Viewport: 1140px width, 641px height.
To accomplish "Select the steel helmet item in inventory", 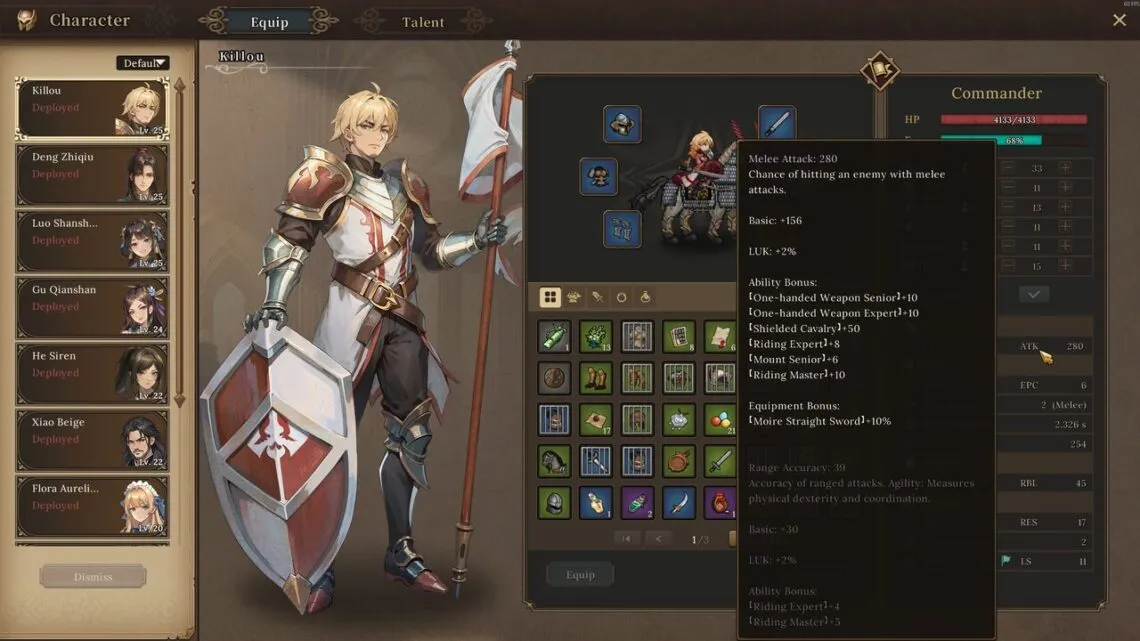I will coord(554,501).
